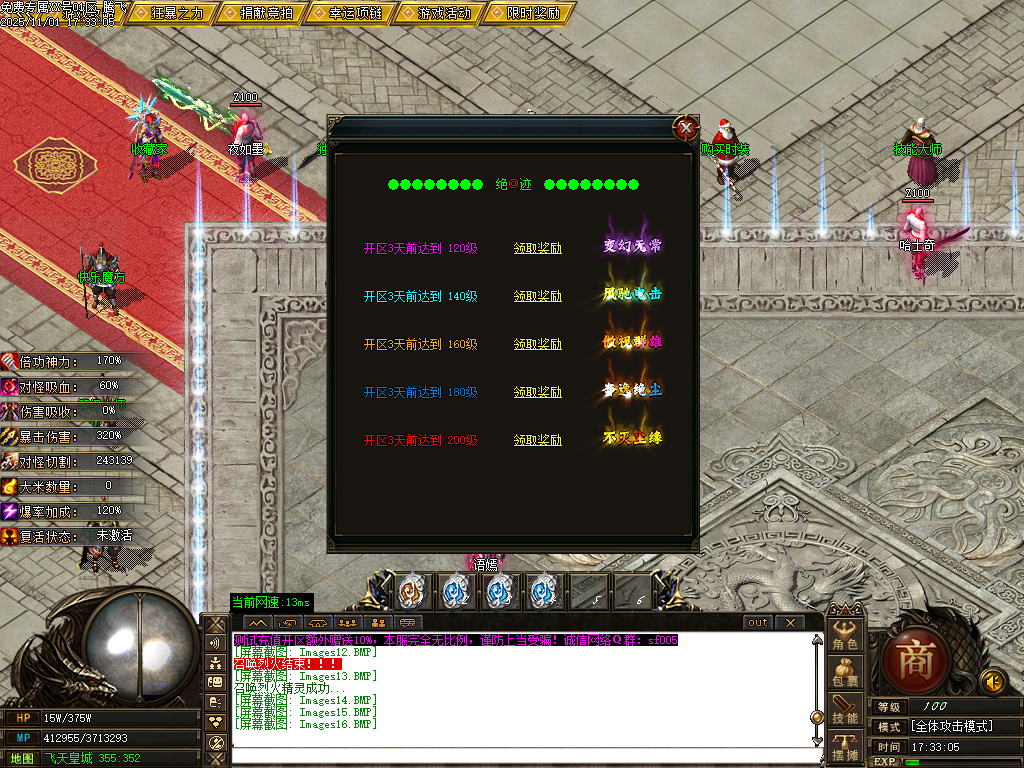This screenshot has height=768, width=1024.
Task: Select the orange swirl skill in hotbar
Action: coord(412,591)
